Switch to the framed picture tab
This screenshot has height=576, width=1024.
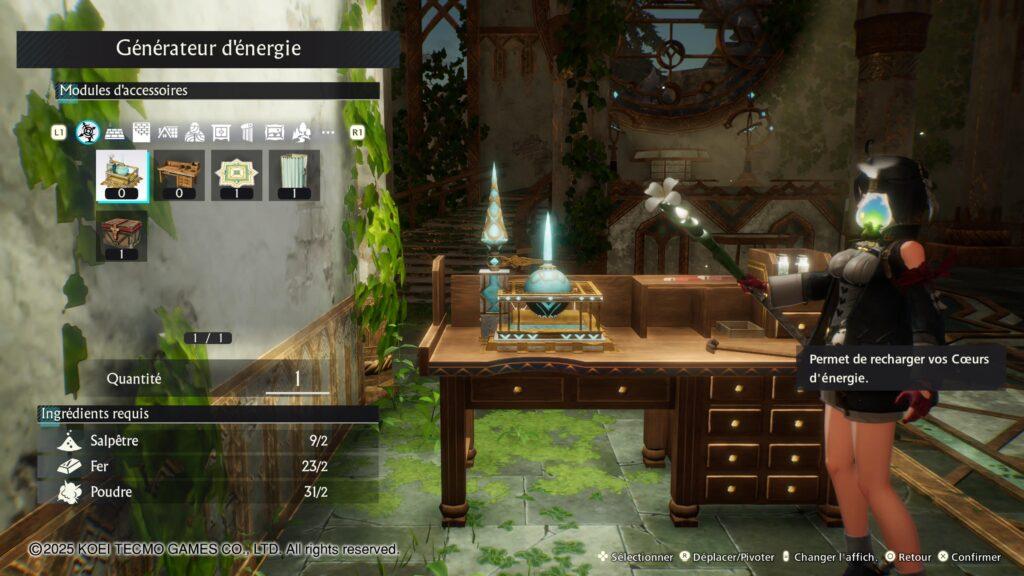[274, 132]
